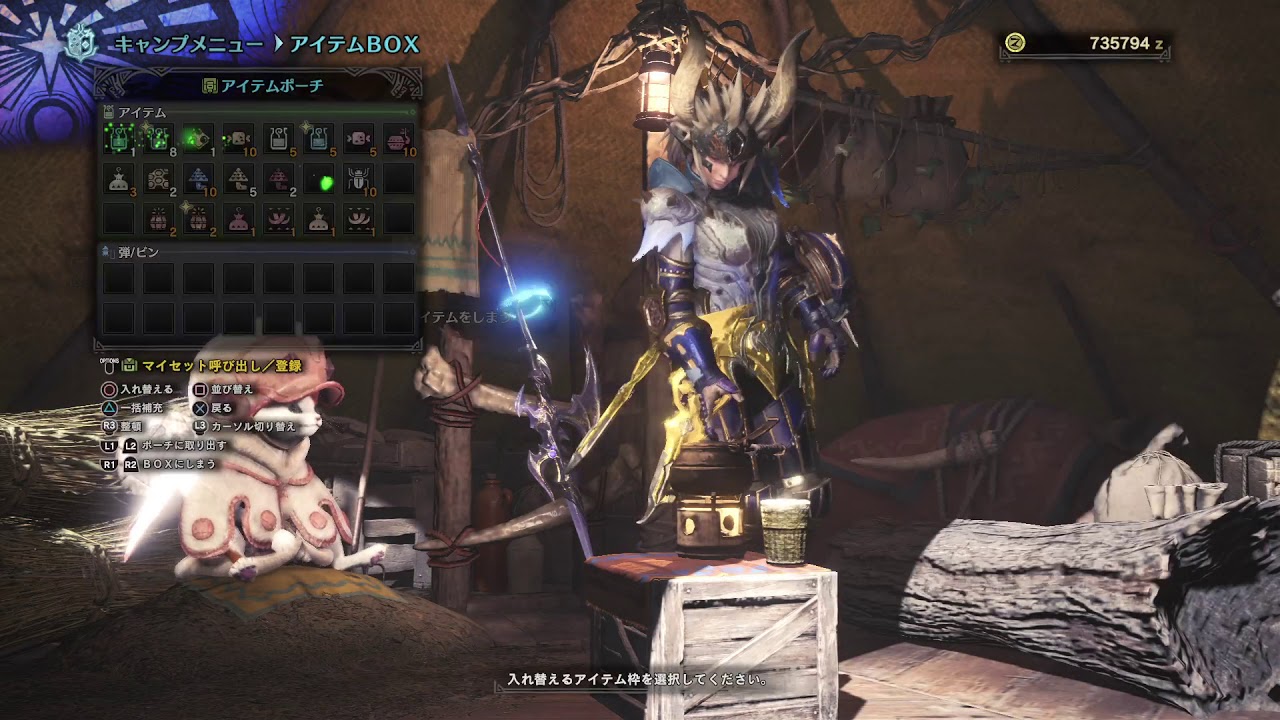Choose the pink trap item slot
Image resolution: width=1280 pixels, height=720 pixels.
click(x=278, y=218)
